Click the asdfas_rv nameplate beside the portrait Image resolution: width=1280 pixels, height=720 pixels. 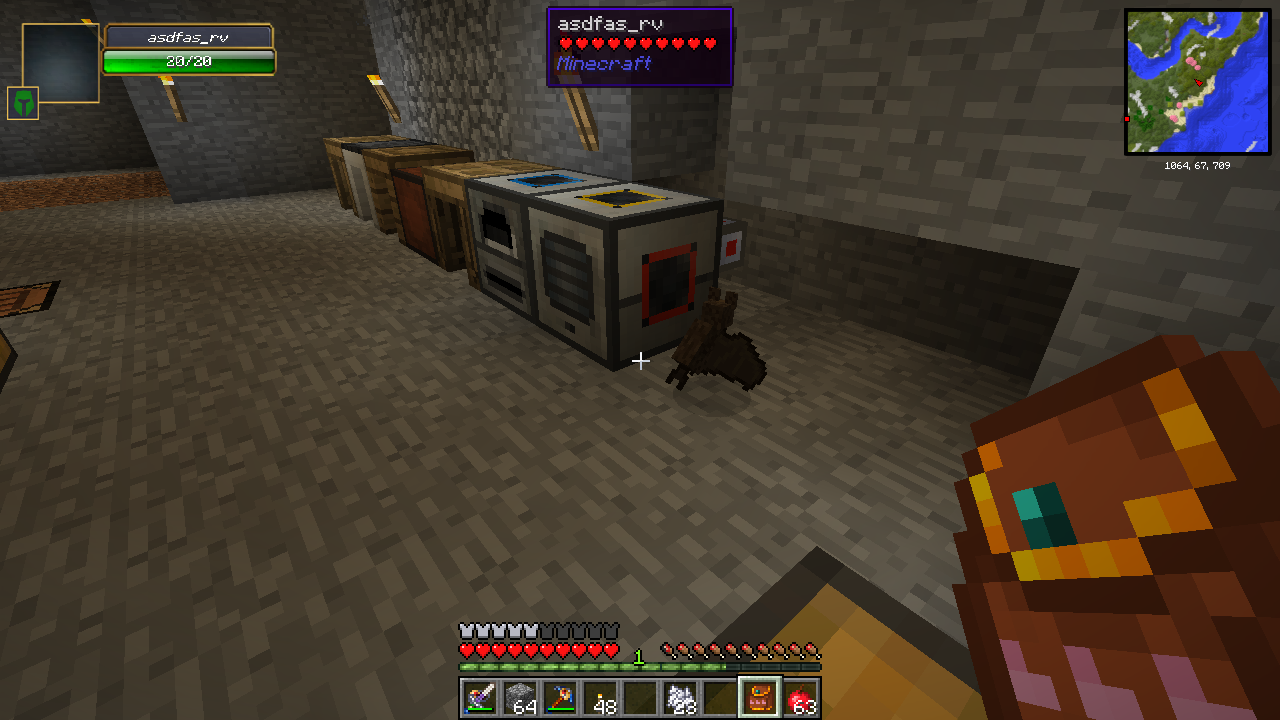(188, 37)
